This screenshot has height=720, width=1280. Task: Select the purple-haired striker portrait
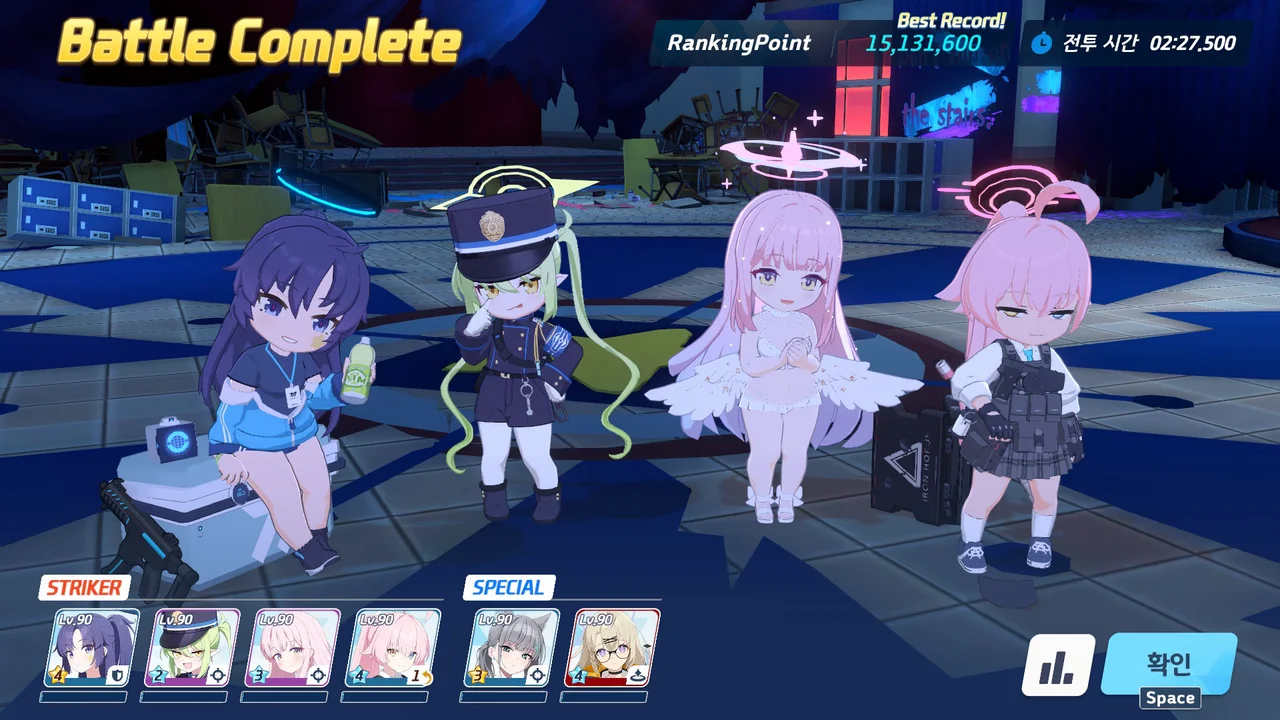tap(95, 647)
